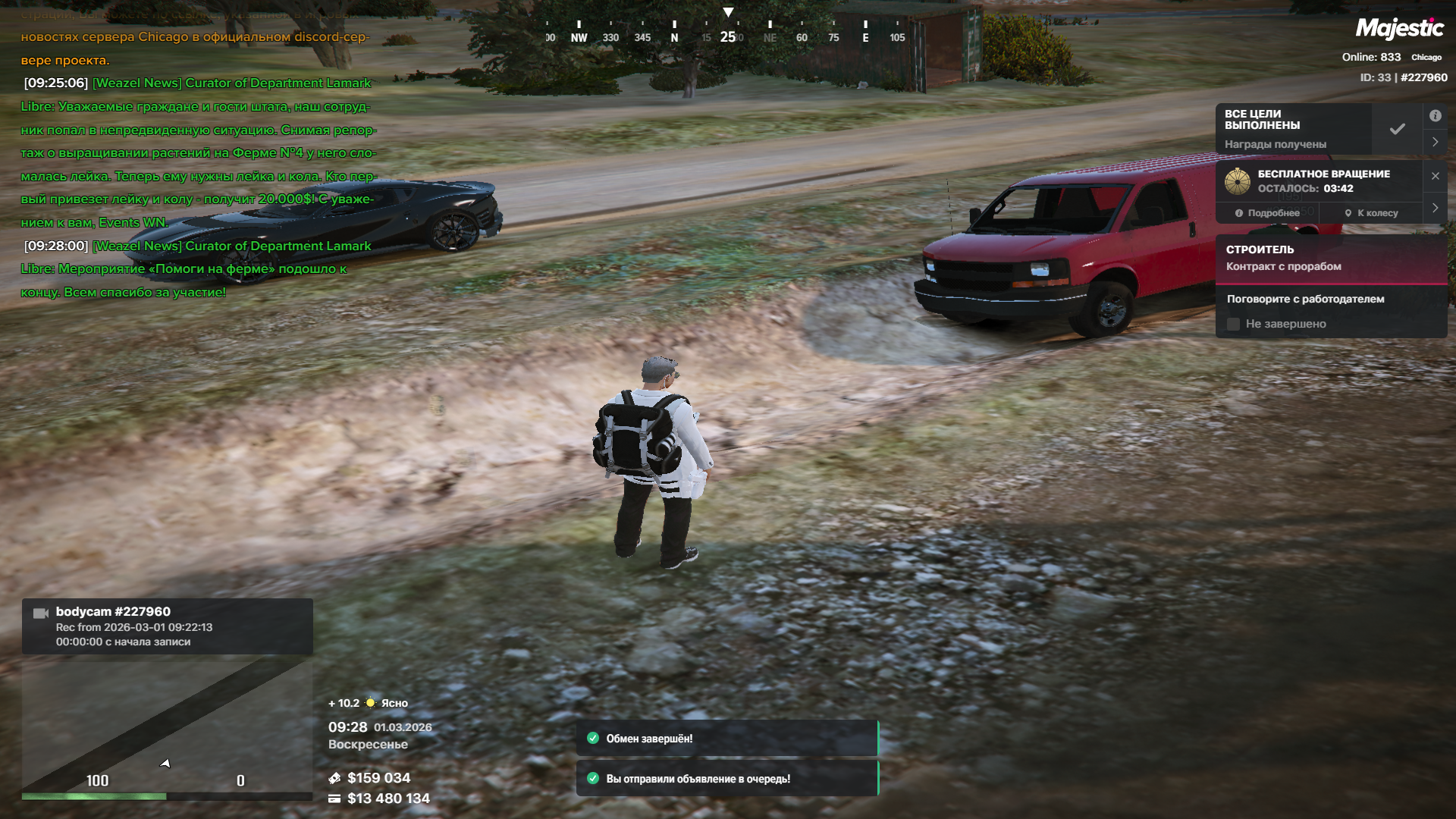
Task: Click the golden wheel icon
Action: tap(1238, 181)
